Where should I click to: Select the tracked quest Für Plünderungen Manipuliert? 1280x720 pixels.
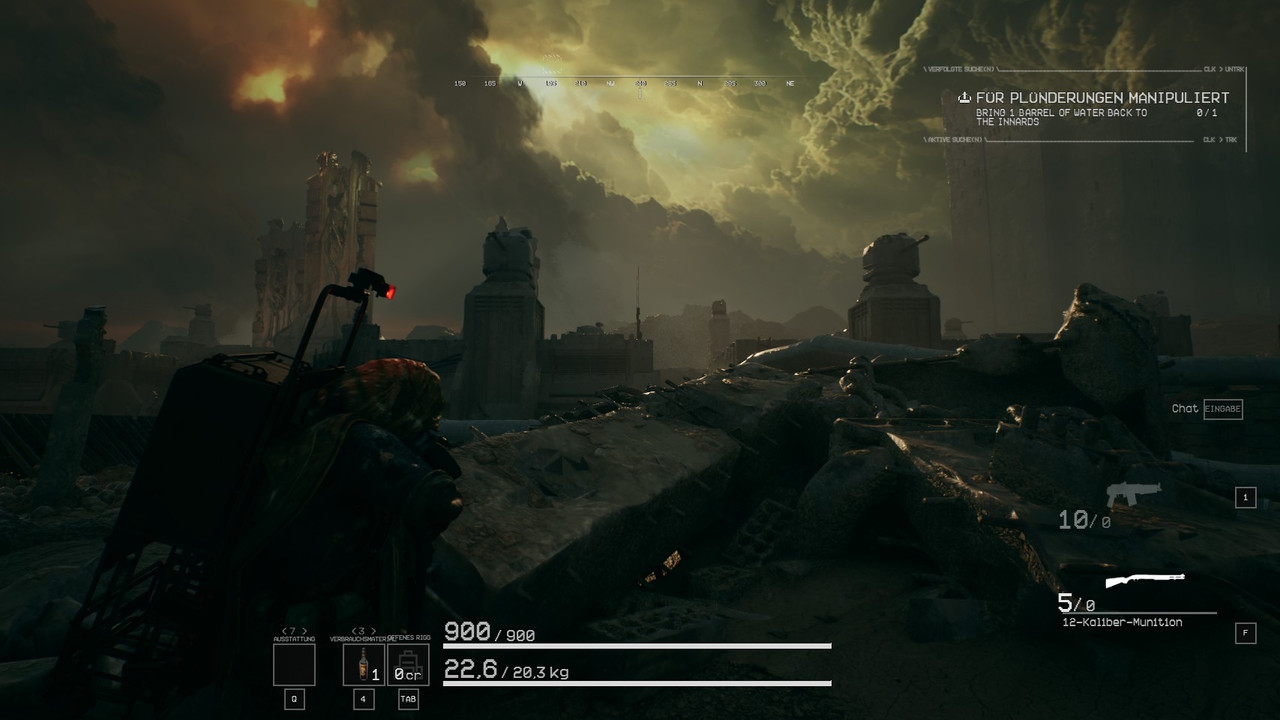[1102, 98]
